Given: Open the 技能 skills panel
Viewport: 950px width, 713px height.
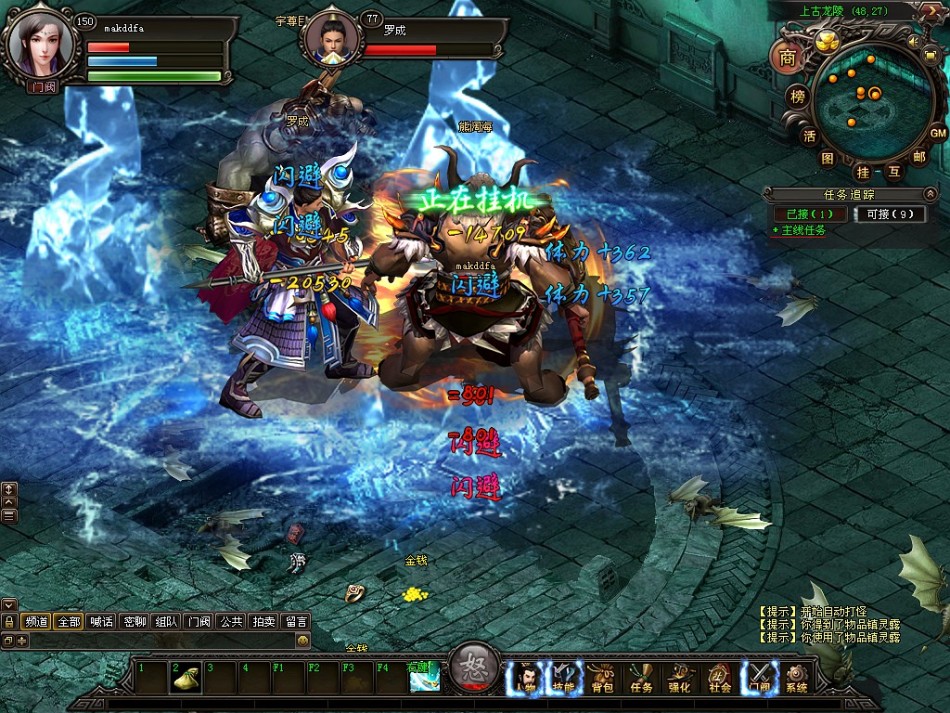Looking at the screenshot, I should point(564,680).
